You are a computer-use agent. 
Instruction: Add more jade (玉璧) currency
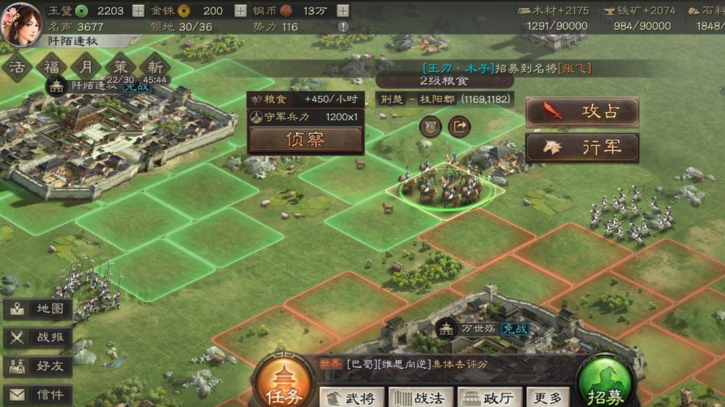click(138, 10)
